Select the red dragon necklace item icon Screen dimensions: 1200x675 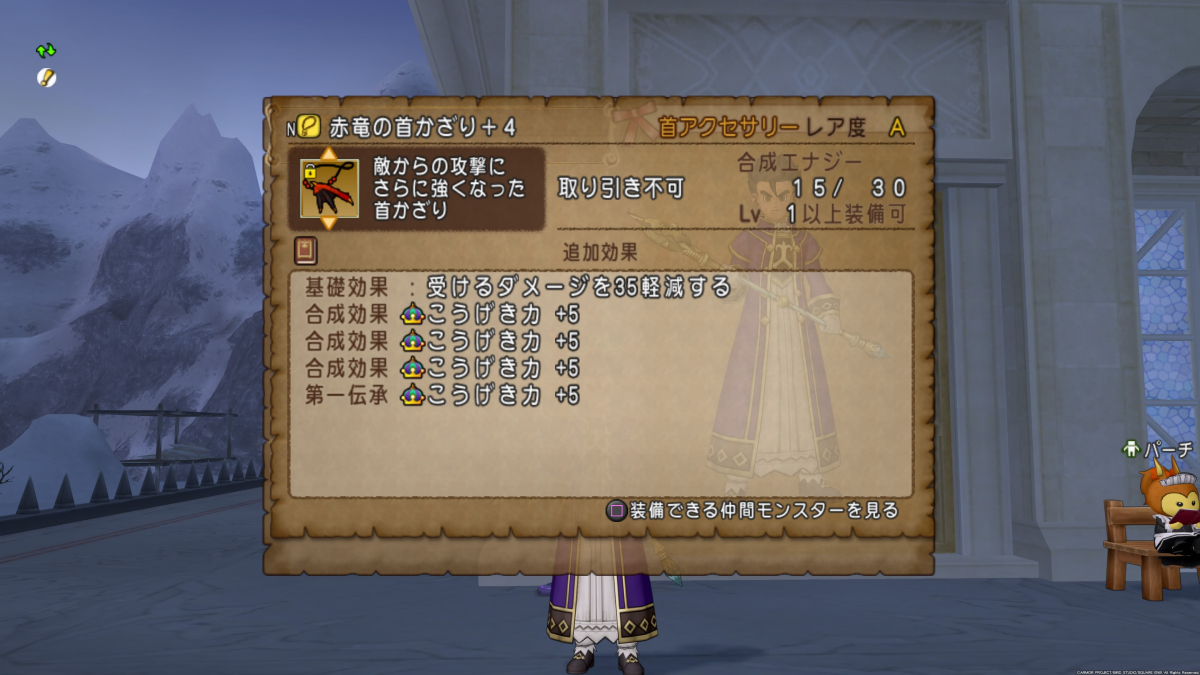pos(329,188)
